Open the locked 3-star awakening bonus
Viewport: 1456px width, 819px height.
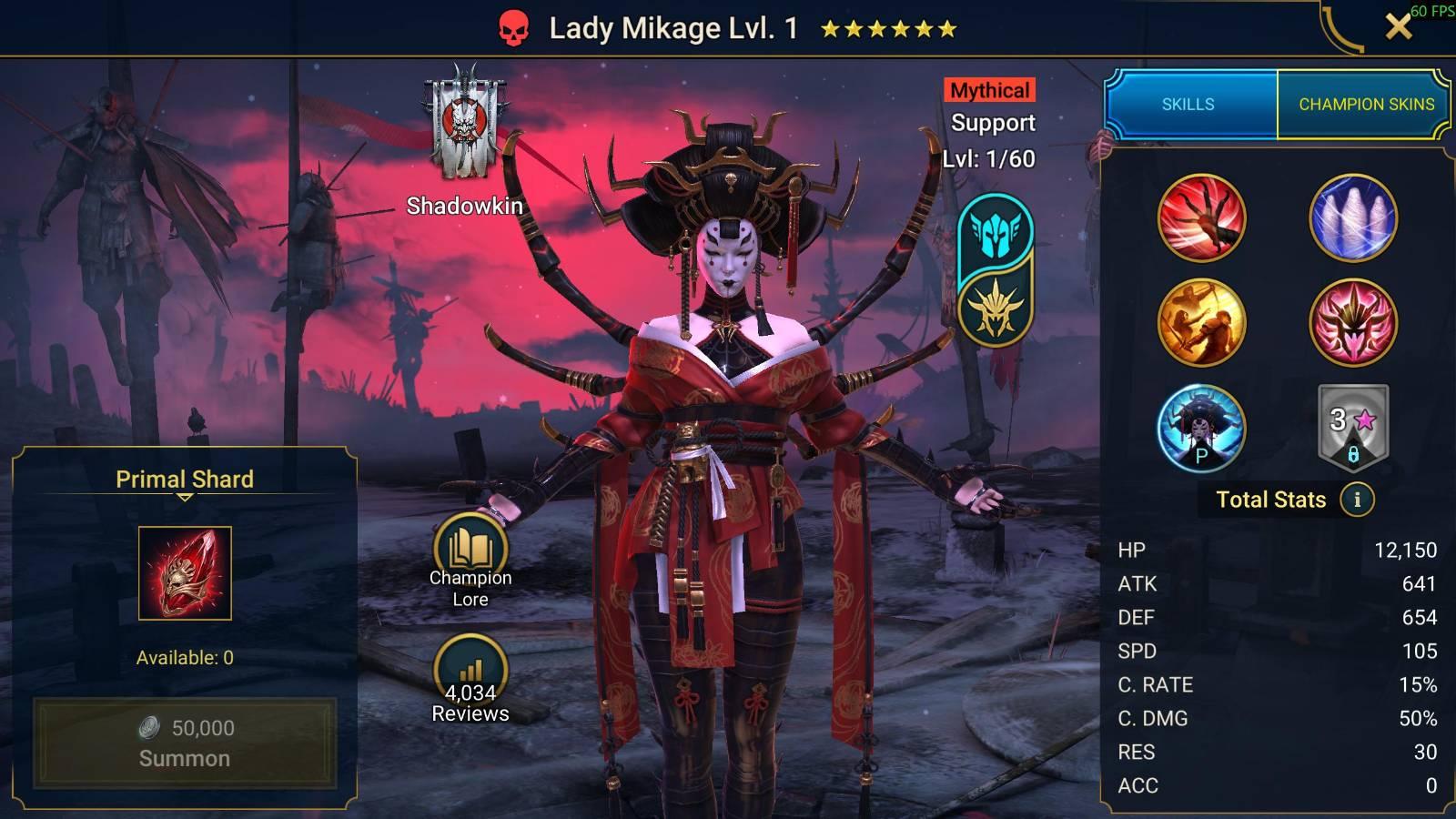coord(1352,428)
